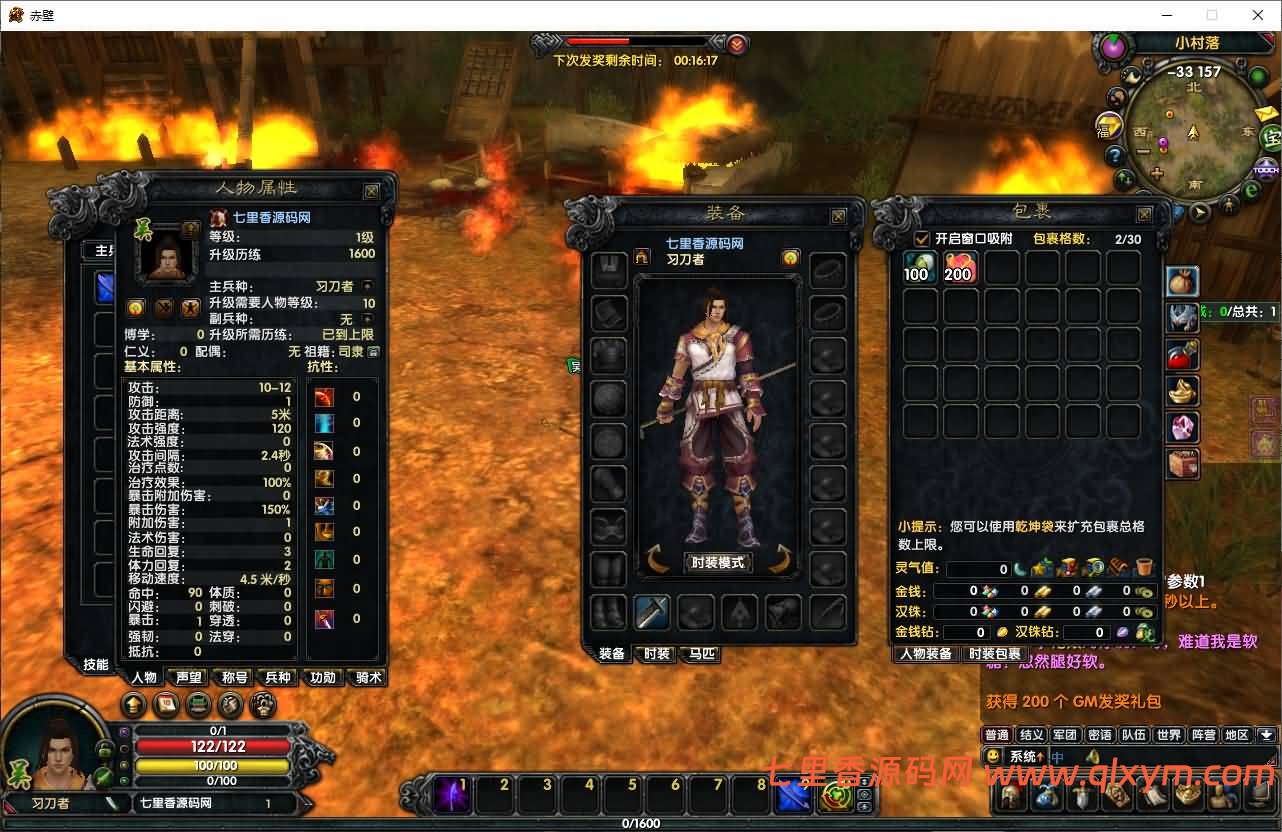1282x832 pixels.
Task: Click the TOUCH toggle below the minimap
Action: click(x=1265, y=170)
